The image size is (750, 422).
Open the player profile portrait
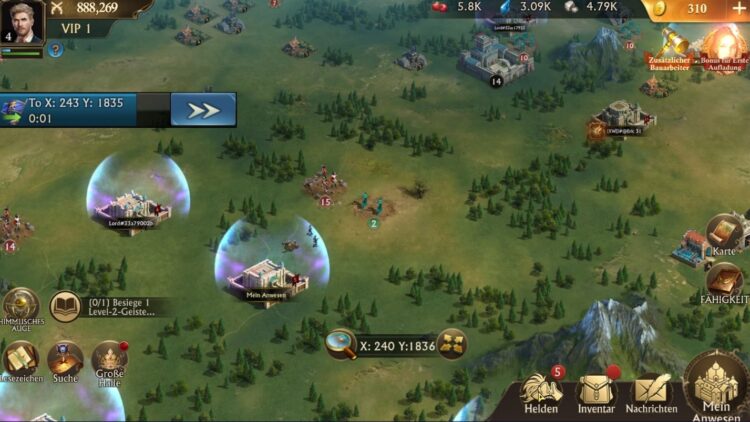[22, 23]
